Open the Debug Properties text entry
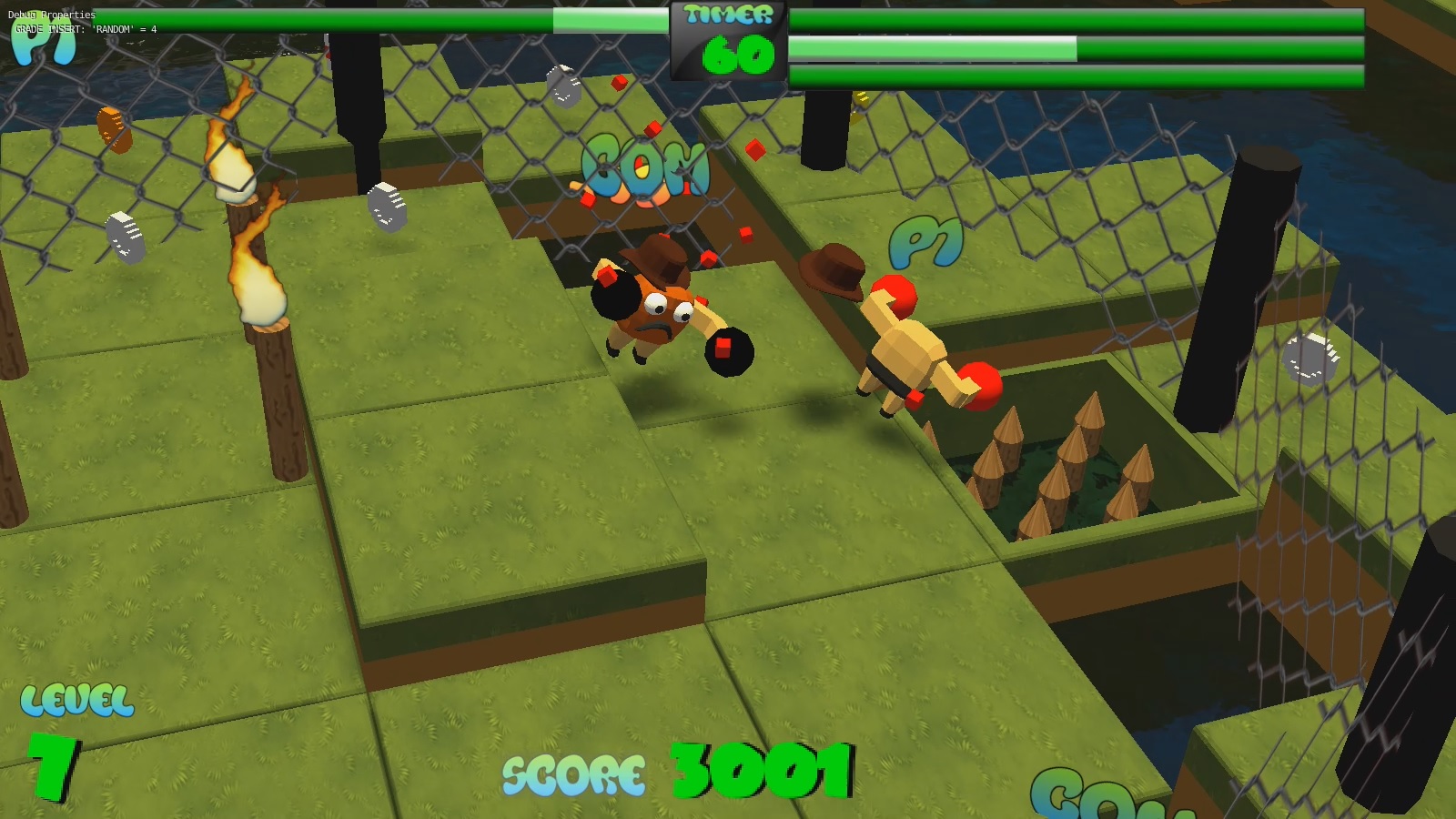 52,15
